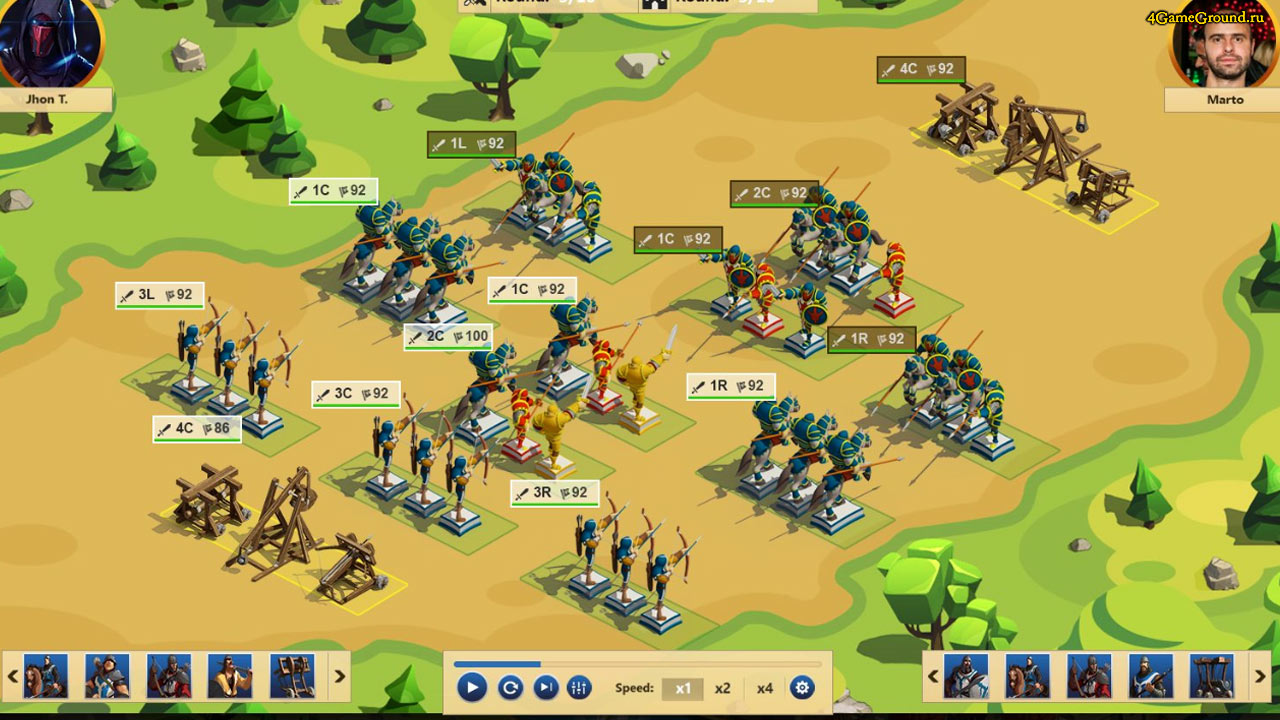This screenshot has height=720, width=1280.
Task: Show previous units in Jhon T.'s unit bar
Action: point(13,676)
